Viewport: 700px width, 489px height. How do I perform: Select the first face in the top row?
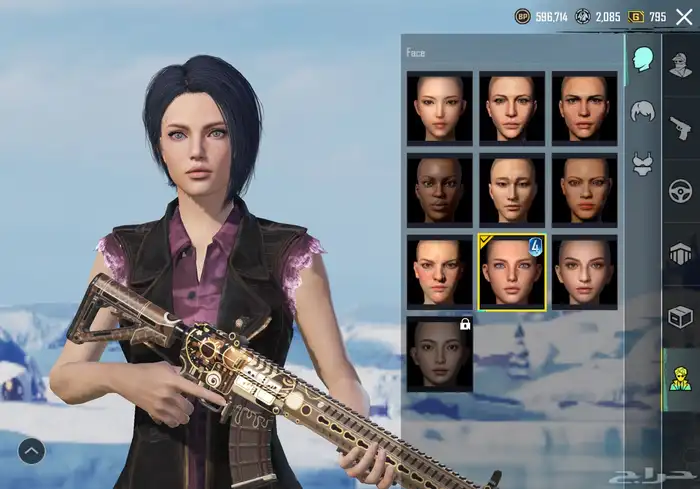(x=440, y=107)
